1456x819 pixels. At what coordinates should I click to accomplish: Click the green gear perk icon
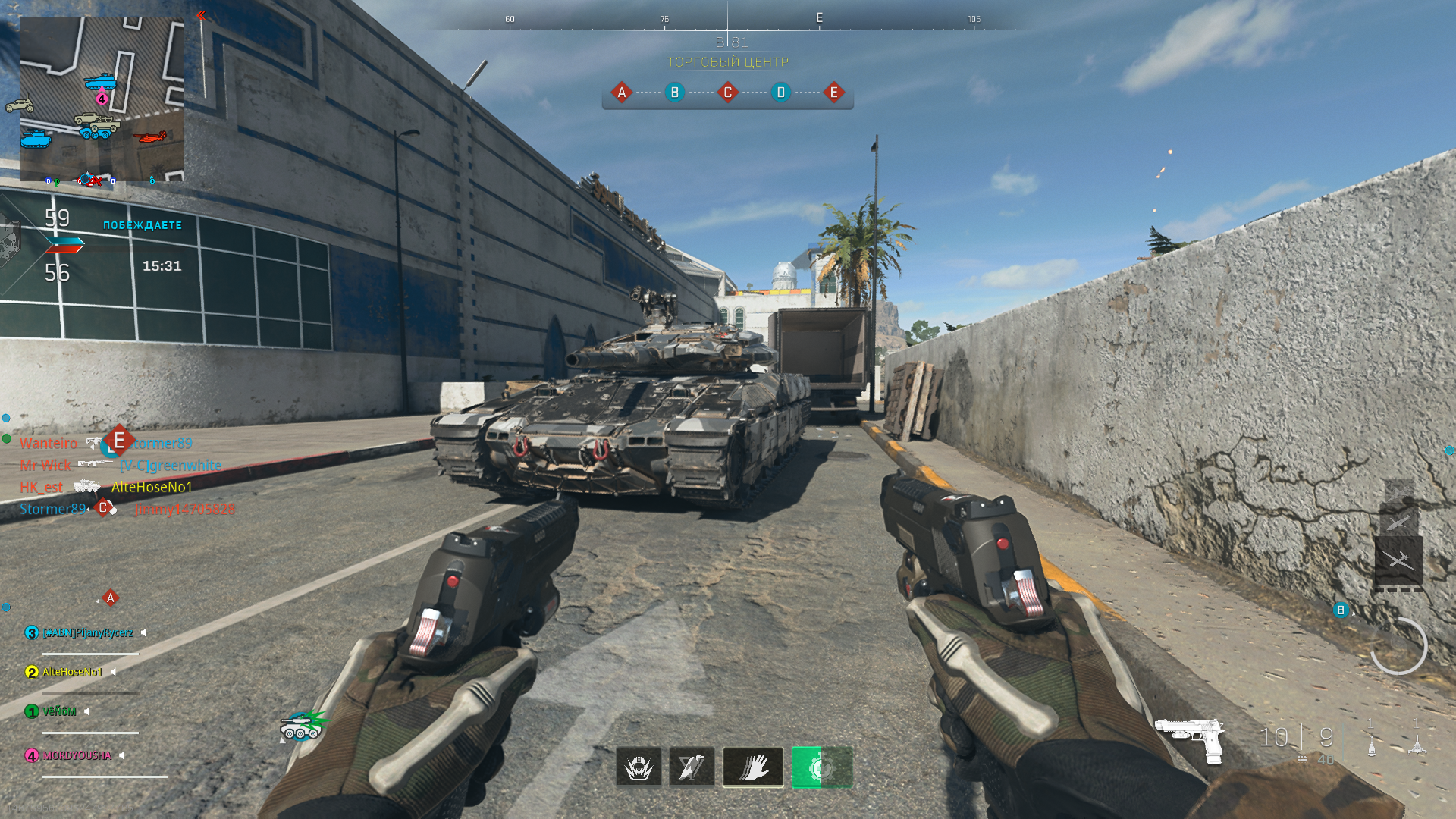821,767
